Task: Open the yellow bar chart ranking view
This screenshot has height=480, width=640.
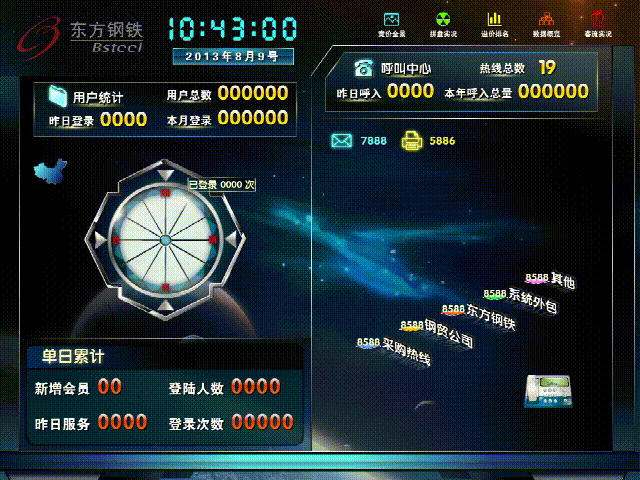Action: pyautogui.click(x=494, y=19)
